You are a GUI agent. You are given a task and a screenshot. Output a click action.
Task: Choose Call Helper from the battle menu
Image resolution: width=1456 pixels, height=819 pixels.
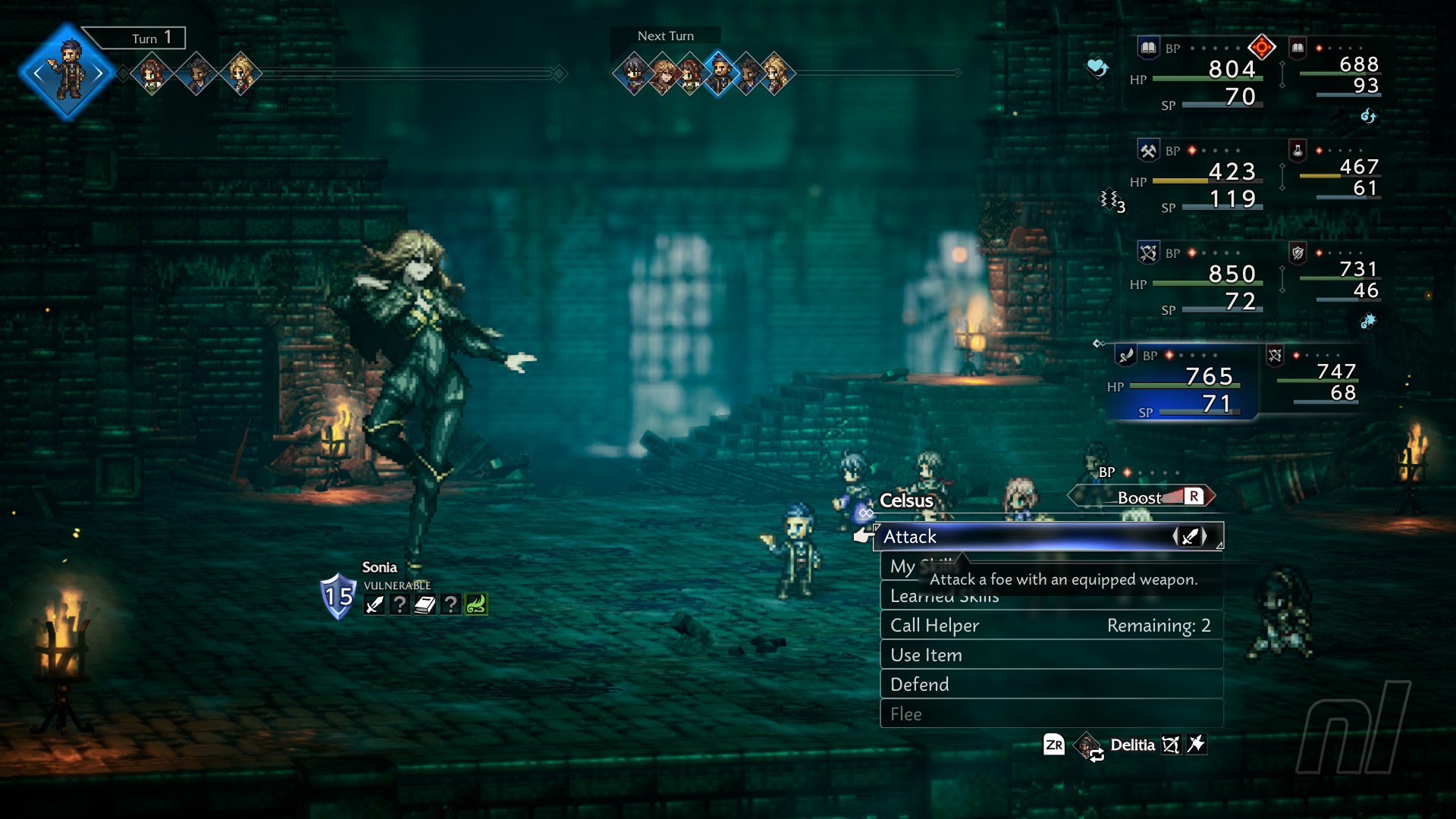point(1050,626)
